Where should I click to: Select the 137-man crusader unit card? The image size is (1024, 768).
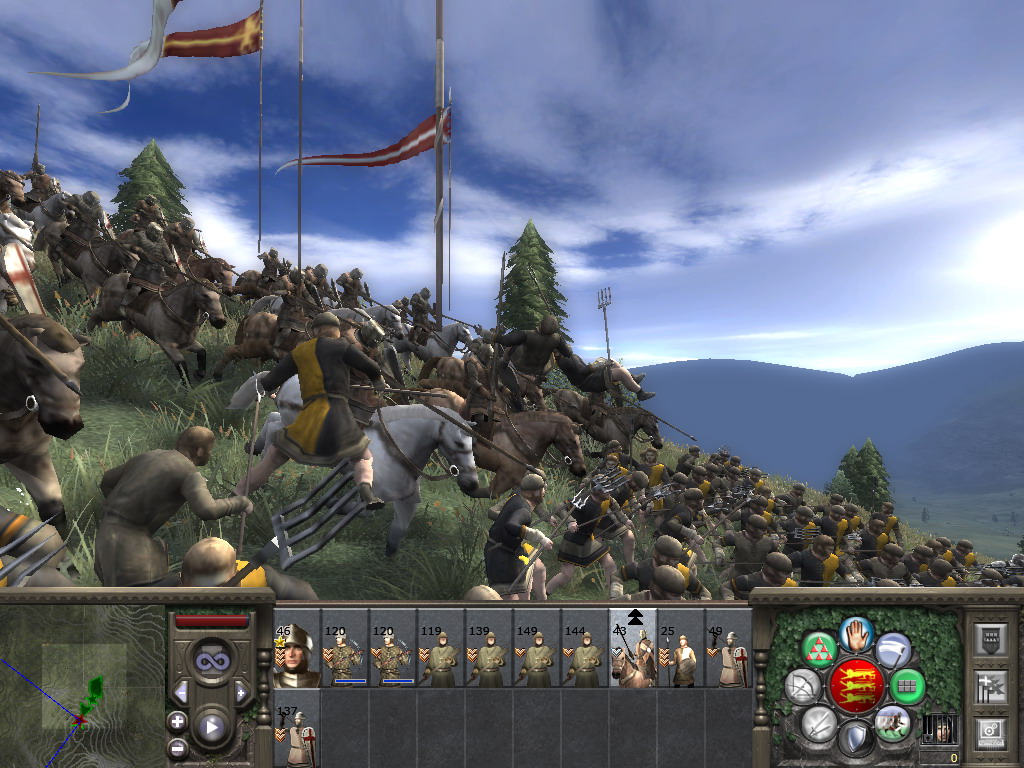pos(297,728)
